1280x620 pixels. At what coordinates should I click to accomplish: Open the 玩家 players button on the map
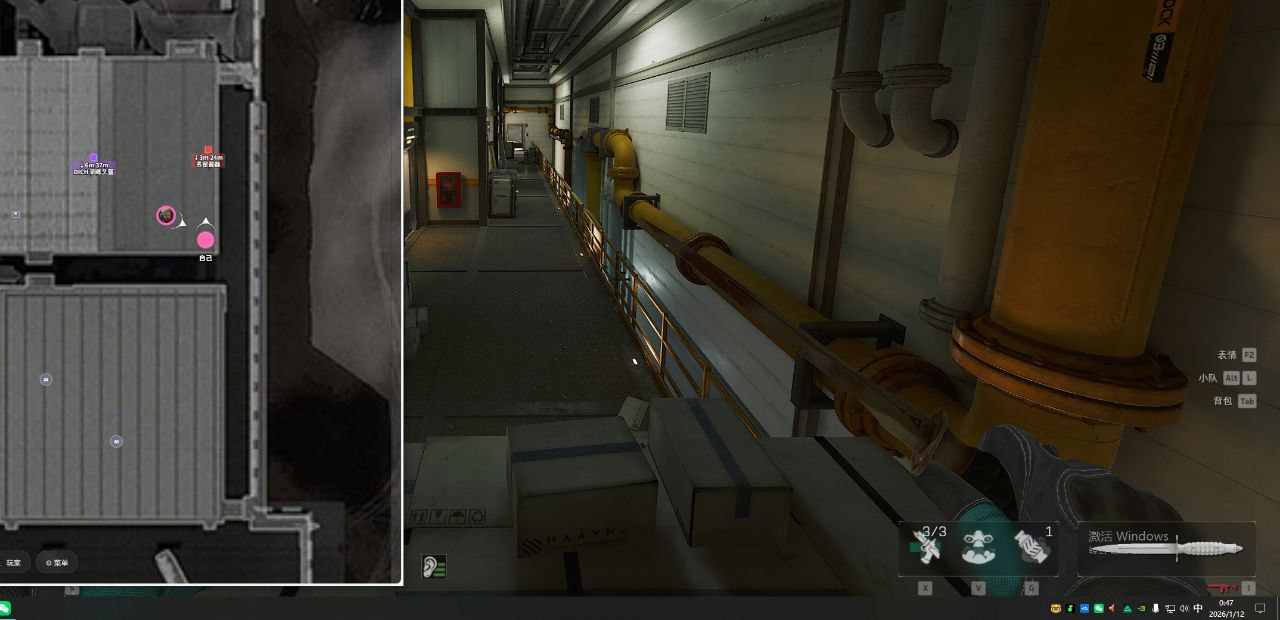point(13,563)
